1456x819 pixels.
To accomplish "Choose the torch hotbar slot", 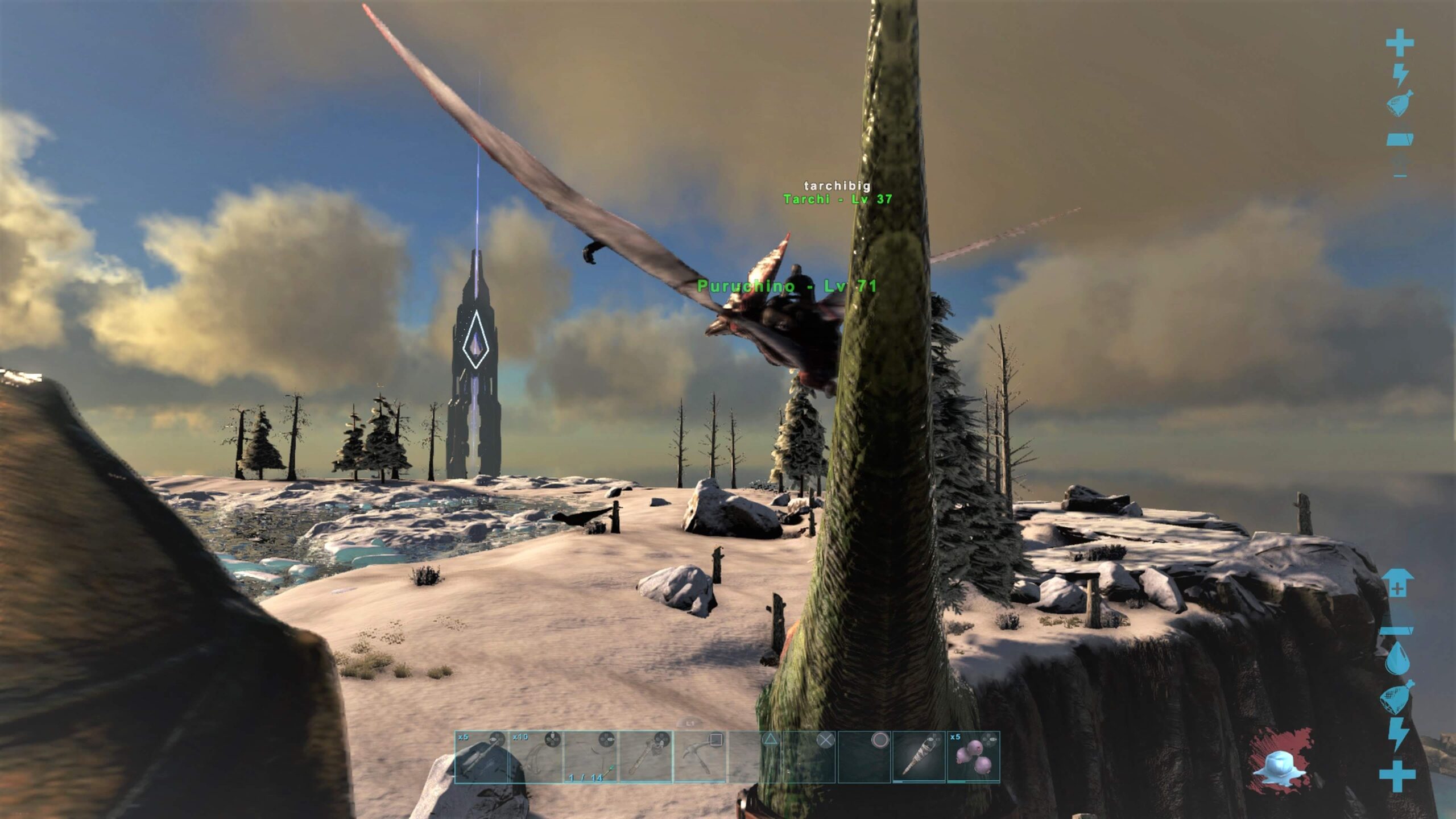I will pos(919,758).
